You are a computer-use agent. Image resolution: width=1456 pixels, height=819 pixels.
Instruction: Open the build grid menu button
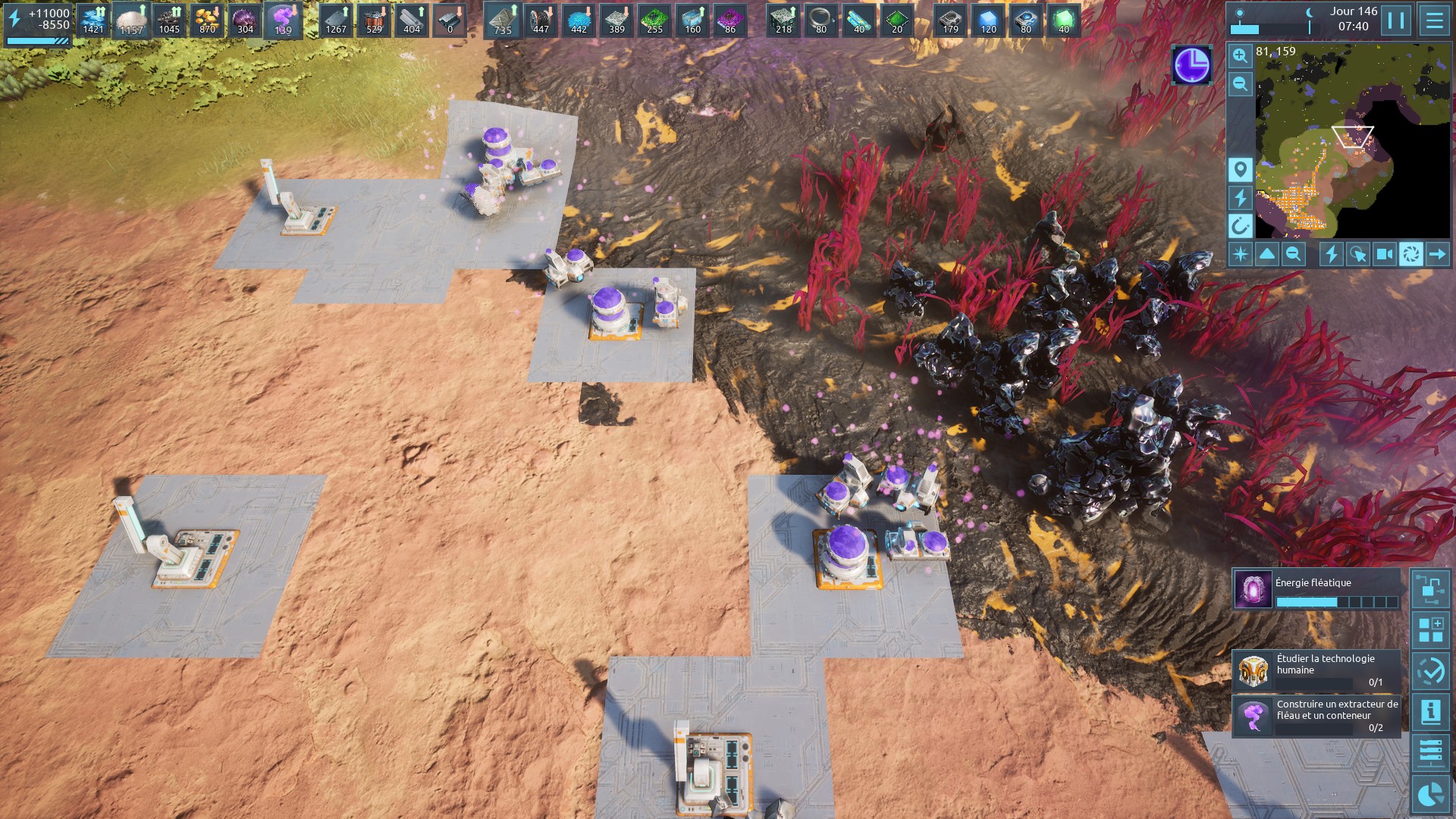pos(1430,630)
